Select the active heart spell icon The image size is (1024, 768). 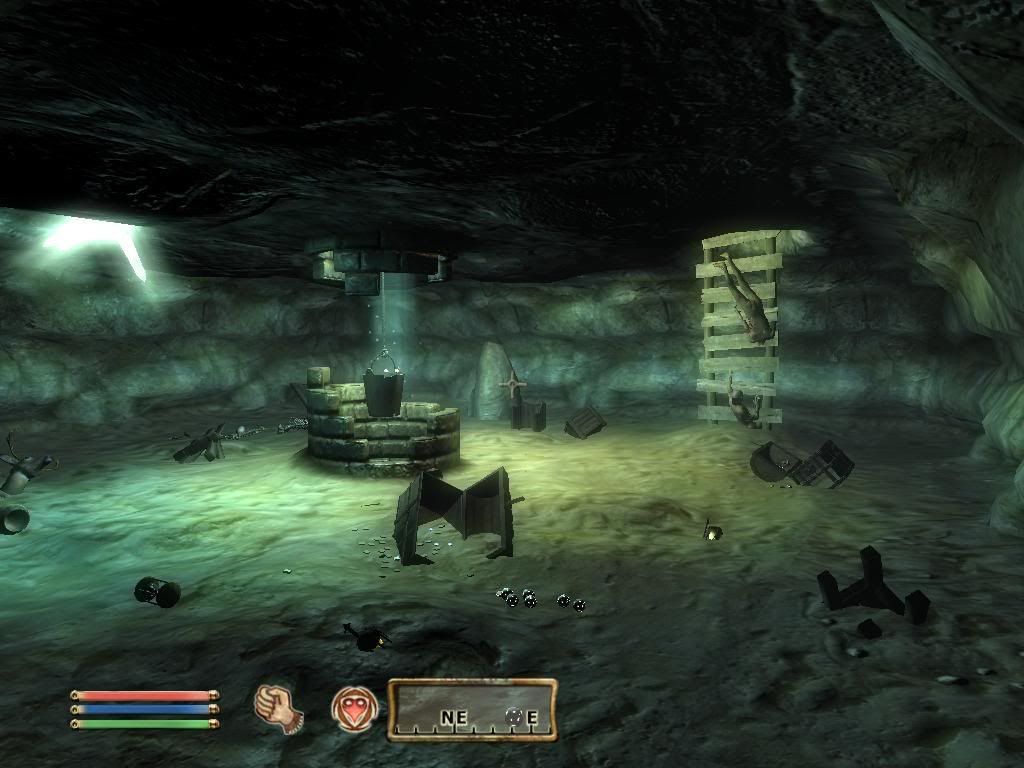tap(354, 709)
